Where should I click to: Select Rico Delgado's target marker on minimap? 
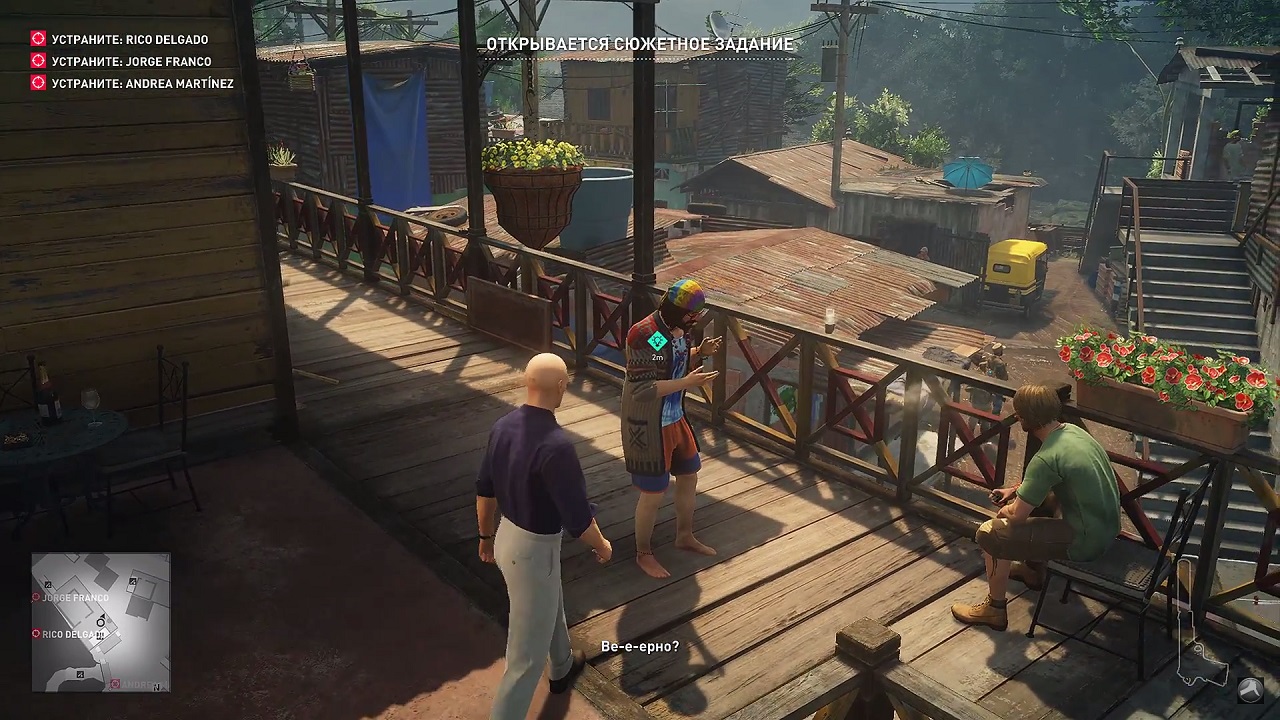tap(37, 634)
